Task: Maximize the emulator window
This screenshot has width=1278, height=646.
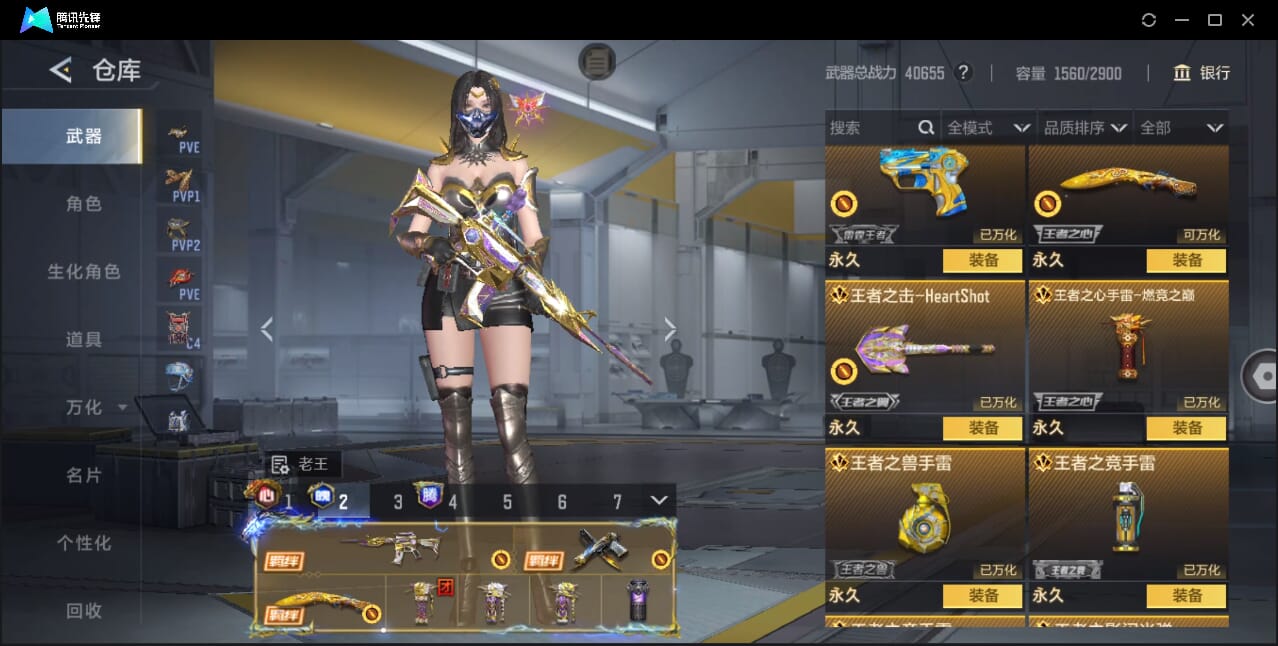Action: tap(1215, 20)
